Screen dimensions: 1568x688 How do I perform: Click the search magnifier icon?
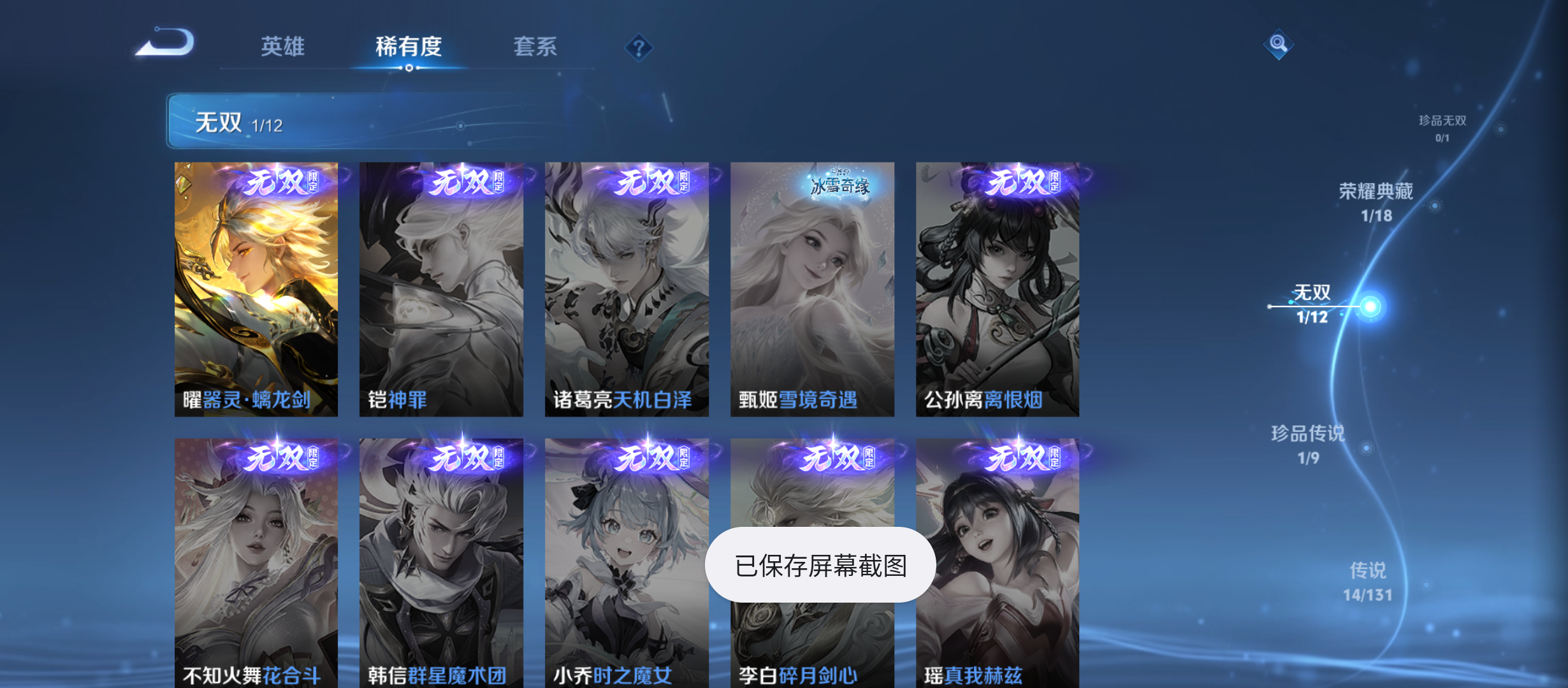tap(1279, 45)
